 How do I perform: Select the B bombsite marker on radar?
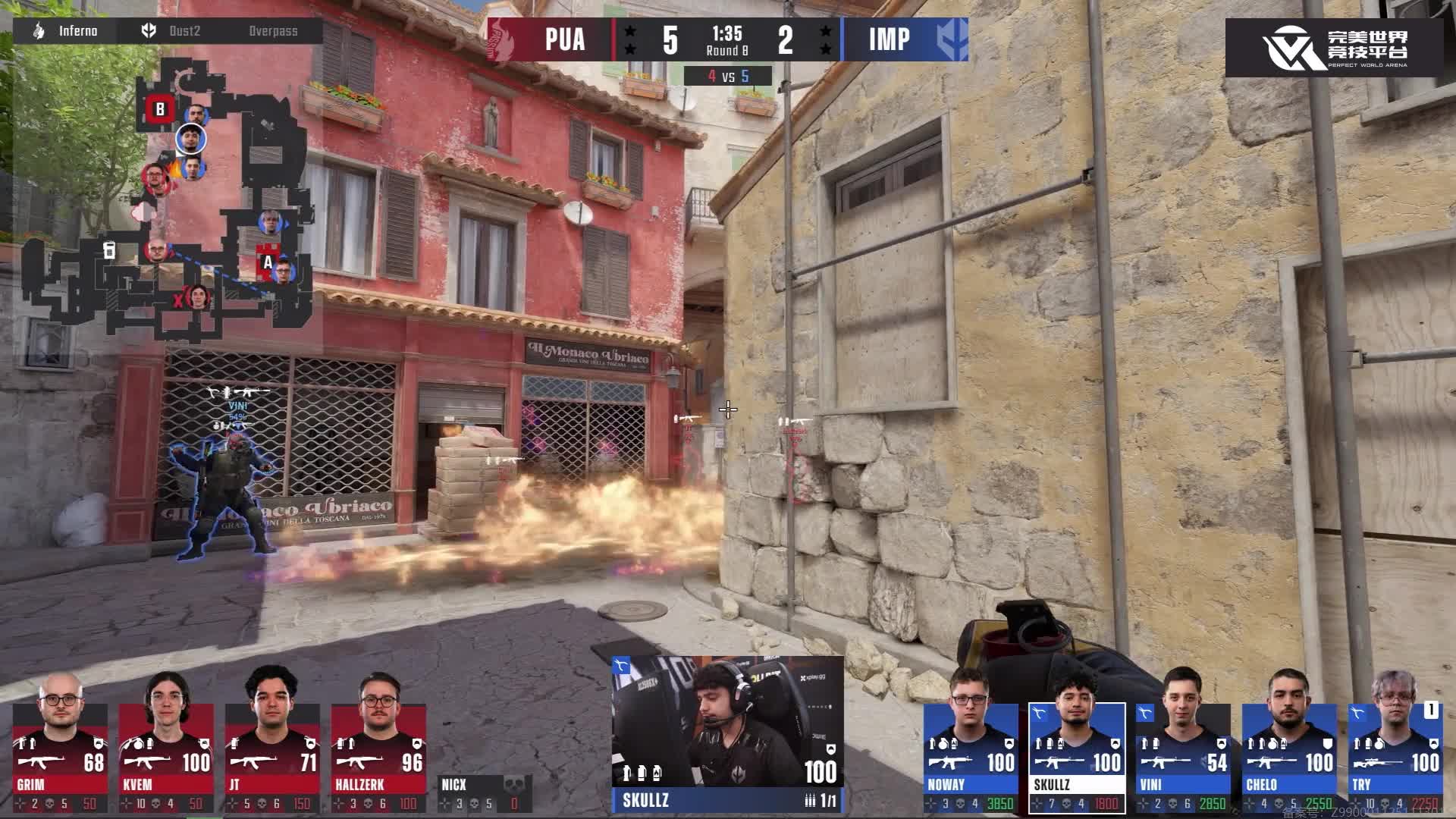tap(160, 110)
